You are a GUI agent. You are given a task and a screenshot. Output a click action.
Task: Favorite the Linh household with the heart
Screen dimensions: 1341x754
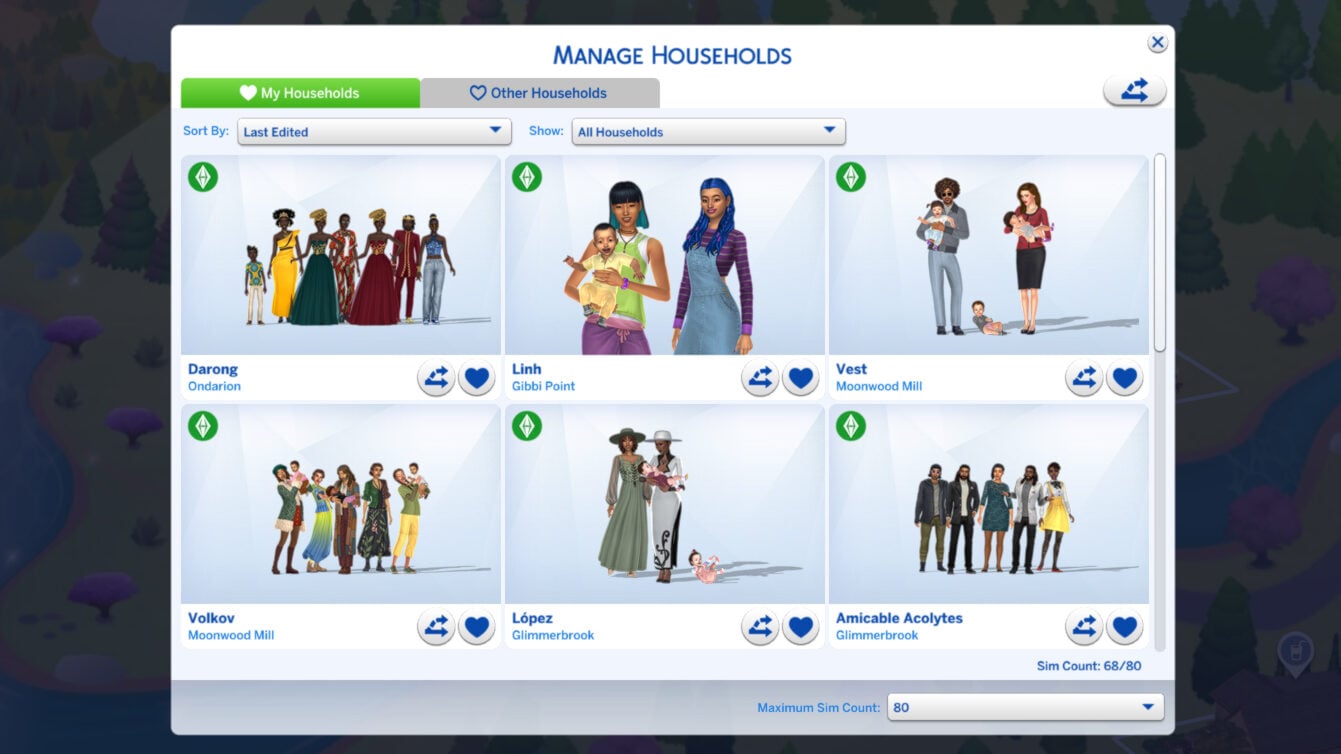point(800,377)
